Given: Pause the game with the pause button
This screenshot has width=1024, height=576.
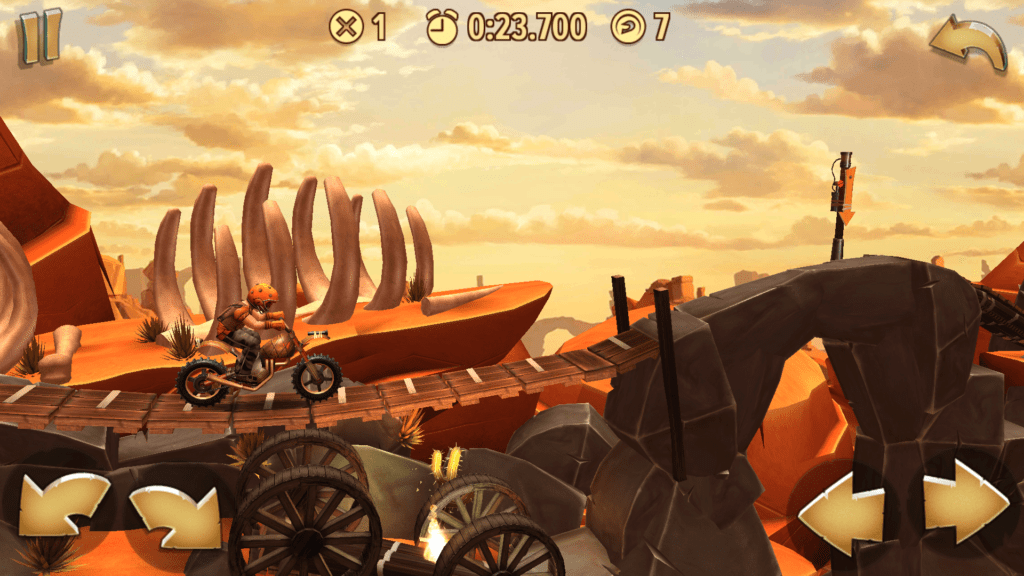Looking at the screenshot, I should [40, 36].
